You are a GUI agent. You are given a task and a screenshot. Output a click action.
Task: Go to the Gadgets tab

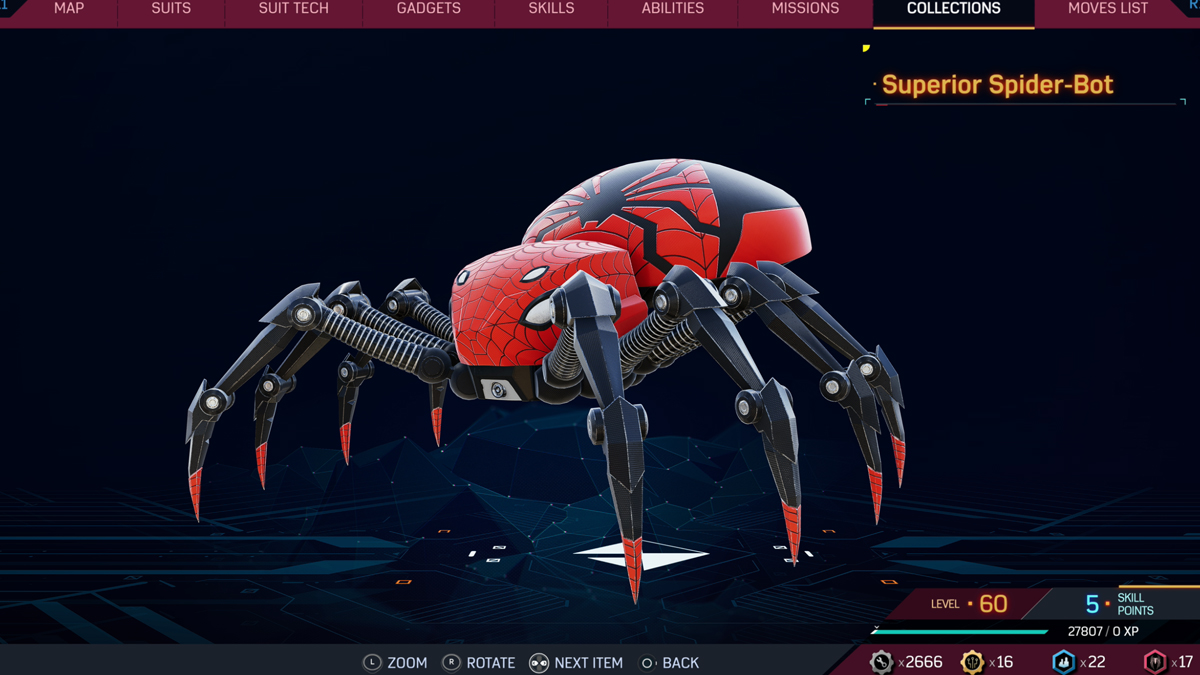[x=429, y=9]
